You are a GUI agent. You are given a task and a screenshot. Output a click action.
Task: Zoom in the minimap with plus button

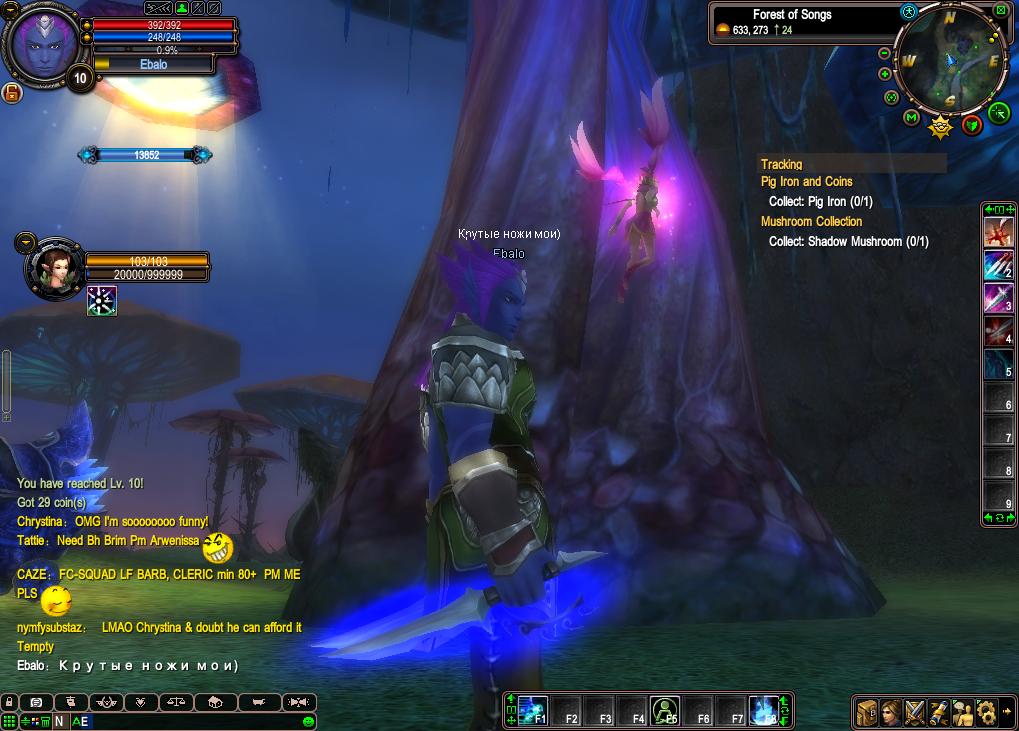(x=885, y=74)
